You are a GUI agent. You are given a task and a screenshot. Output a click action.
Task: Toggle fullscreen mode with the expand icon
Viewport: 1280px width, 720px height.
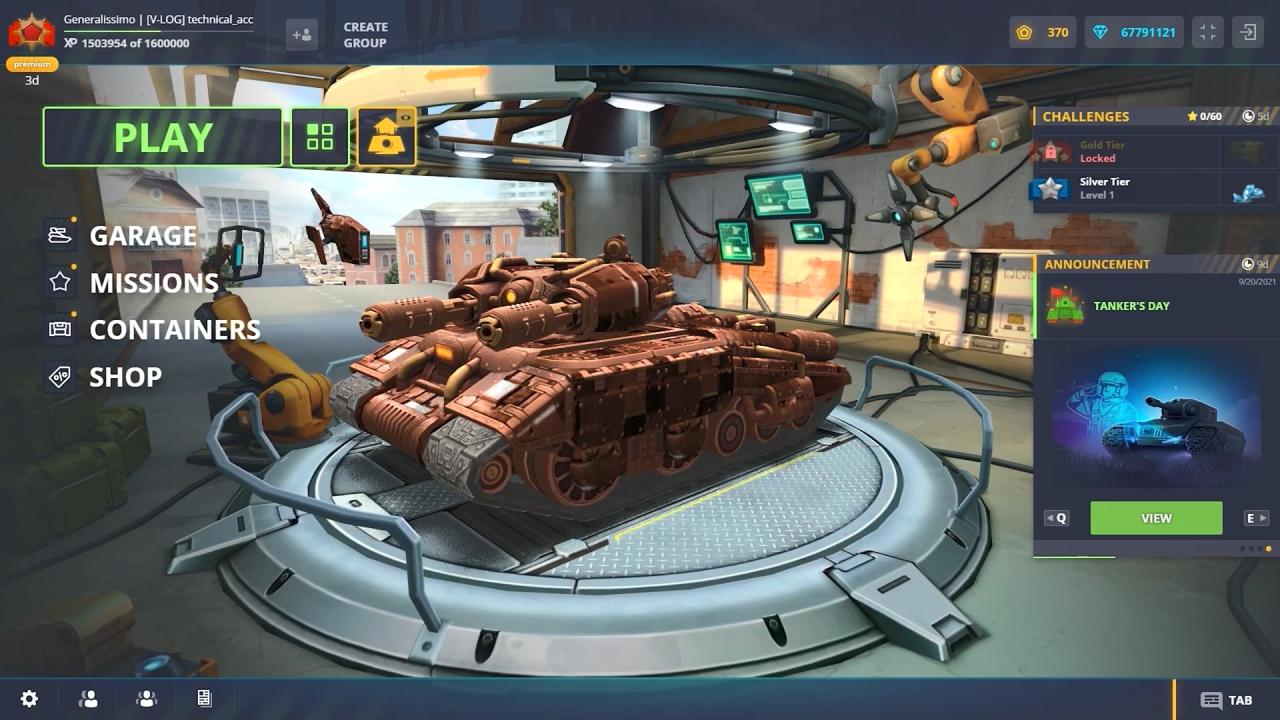coord(1207,32)
